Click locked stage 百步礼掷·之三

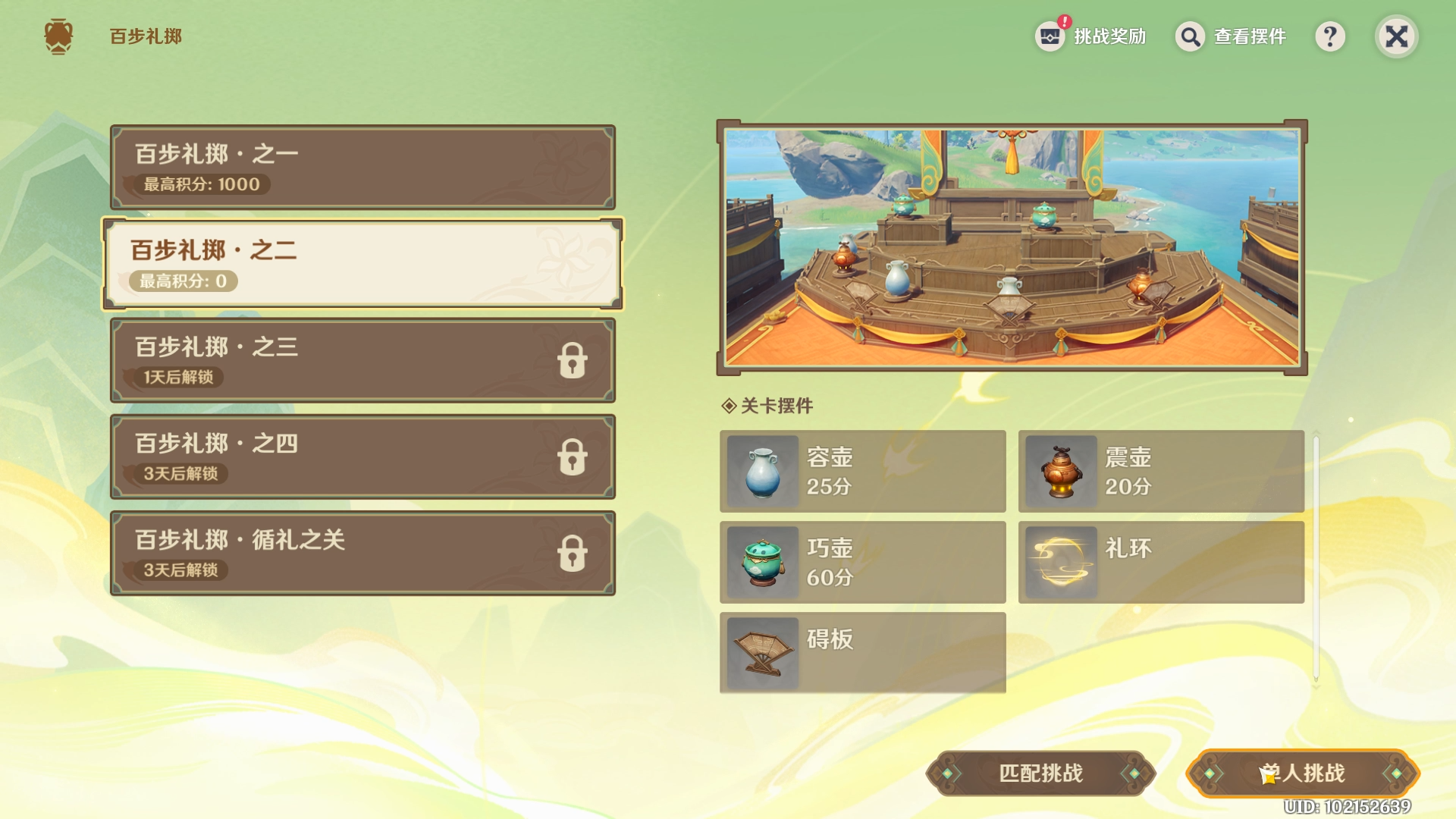(x=362, y=360)
